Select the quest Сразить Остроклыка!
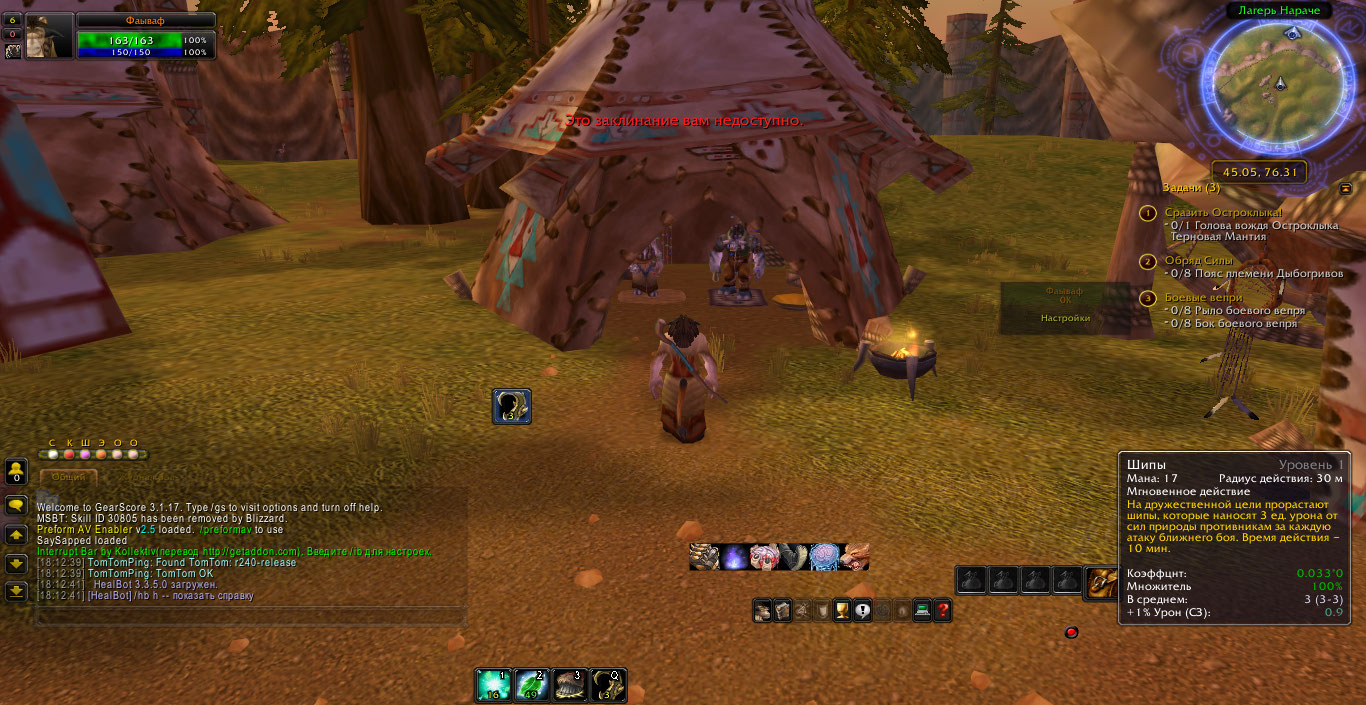This screenshot has width=1366, height=705. 1222,213
